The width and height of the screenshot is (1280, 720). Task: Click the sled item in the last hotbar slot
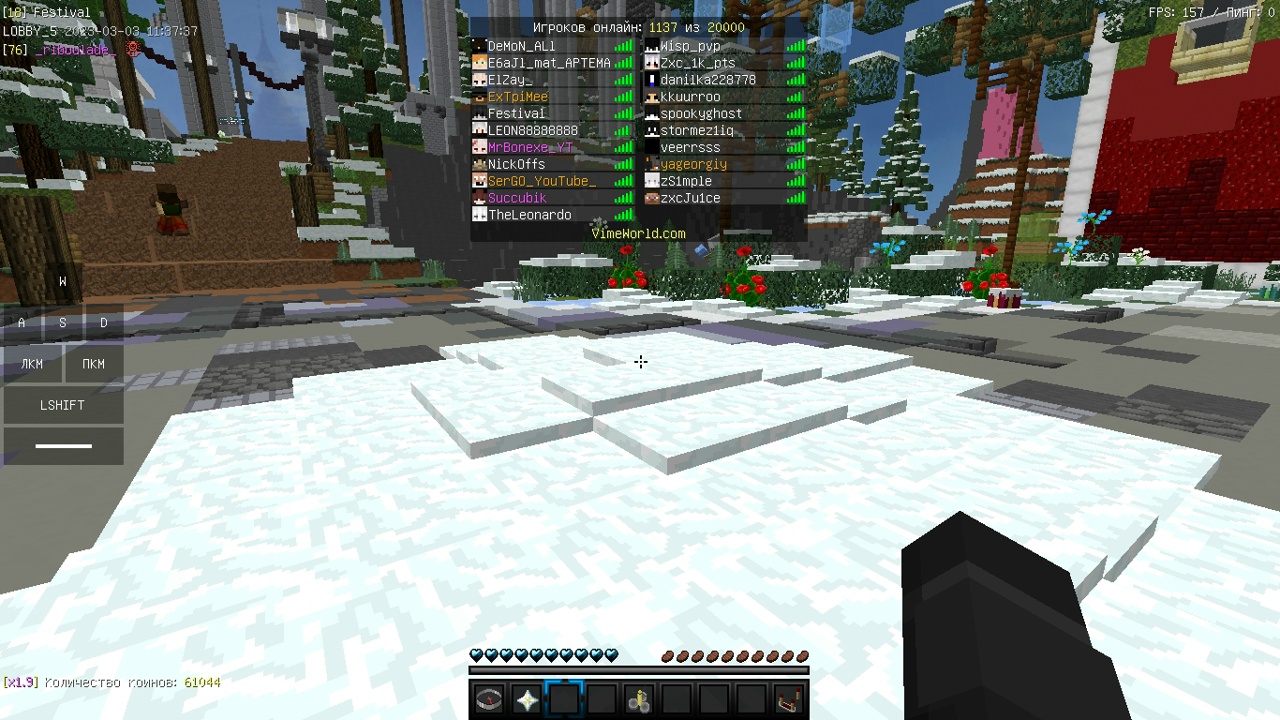(789, 699)
